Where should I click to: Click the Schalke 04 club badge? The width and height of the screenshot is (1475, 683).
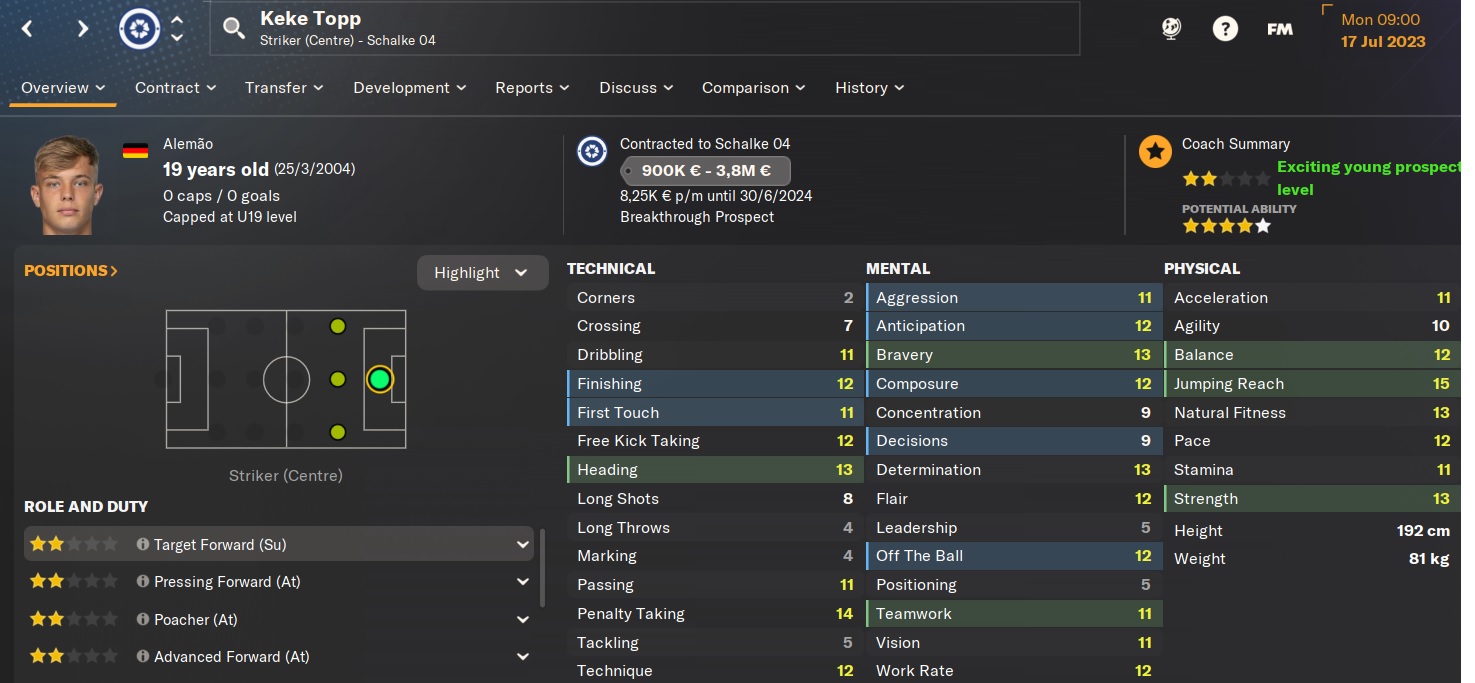tap(139, 29)
